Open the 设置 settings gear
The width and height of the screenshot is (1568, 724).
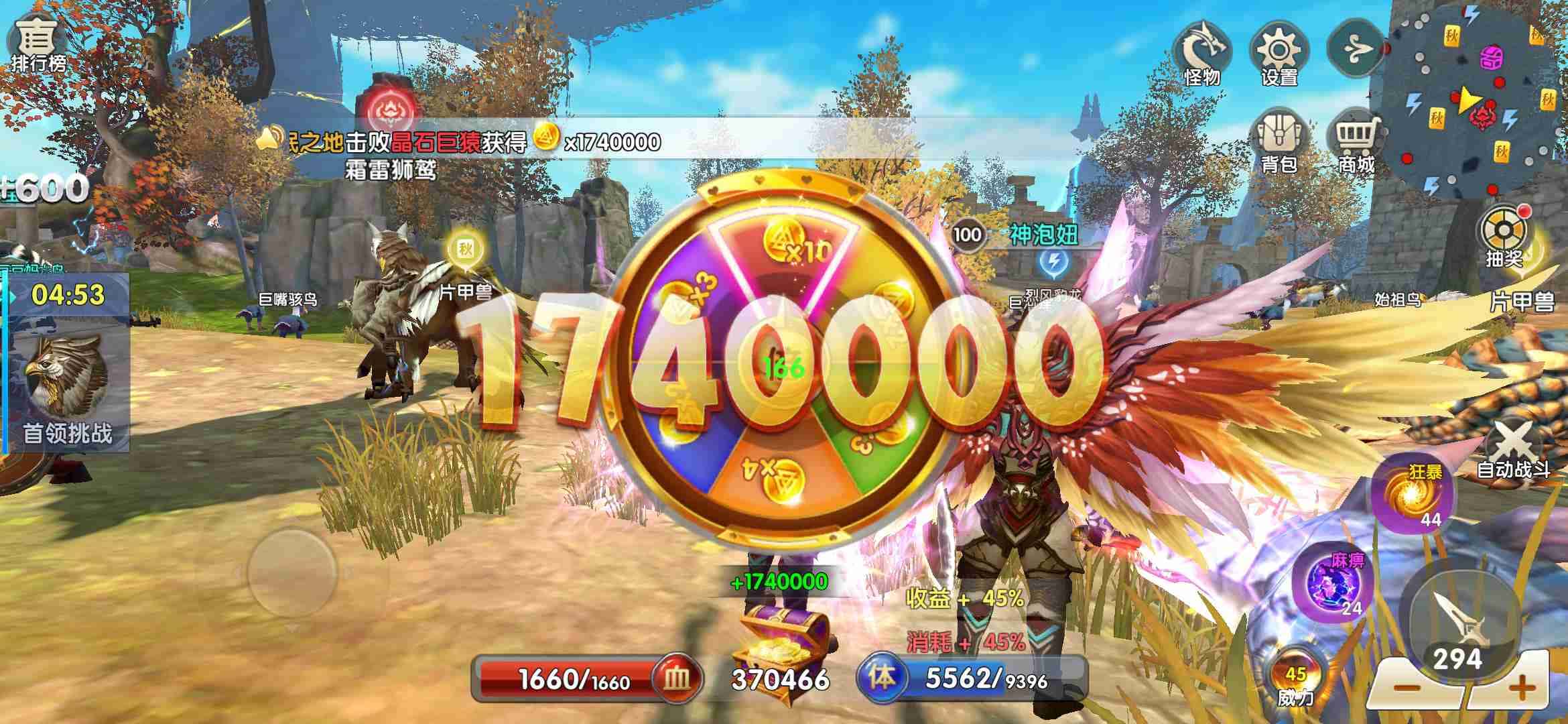[x=1279, y=55]
